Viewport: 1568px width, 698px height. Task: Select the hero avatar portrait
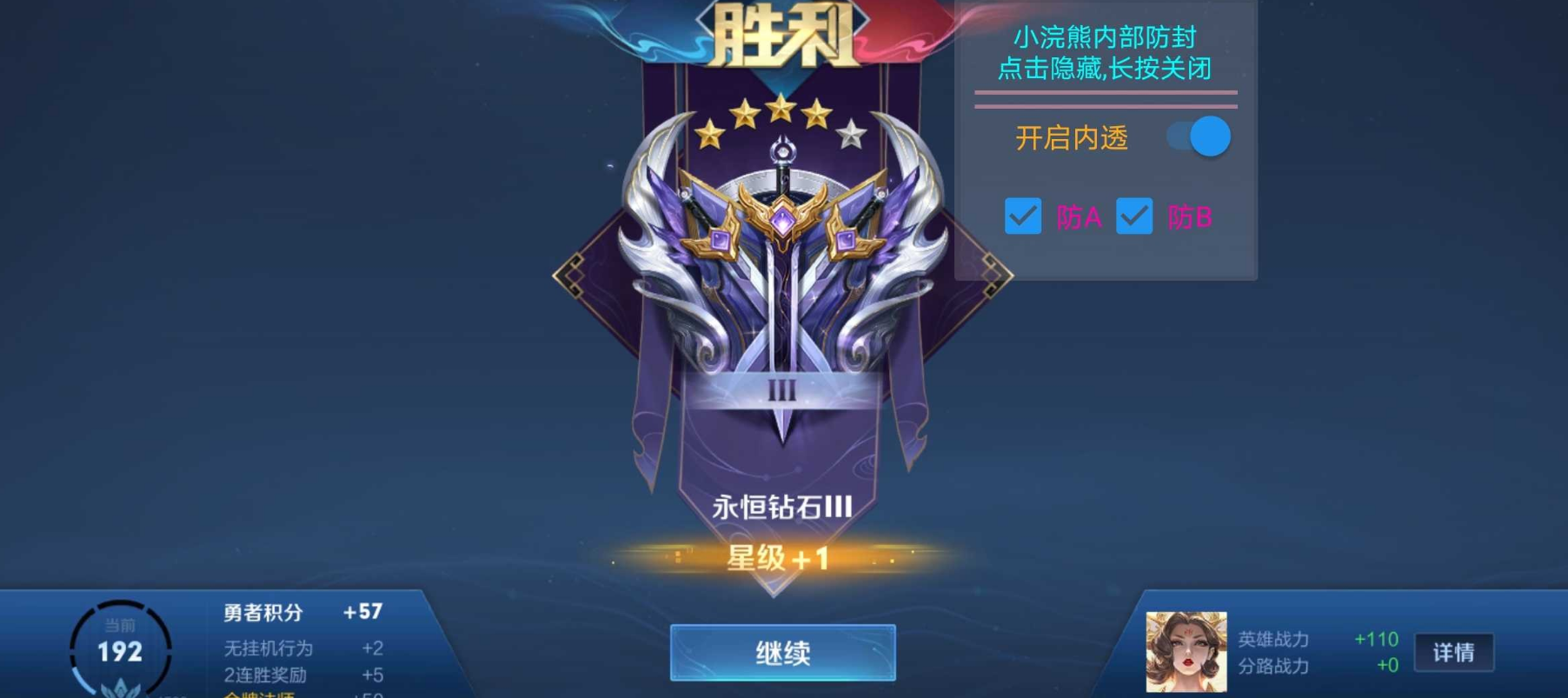coord(1186,653)
